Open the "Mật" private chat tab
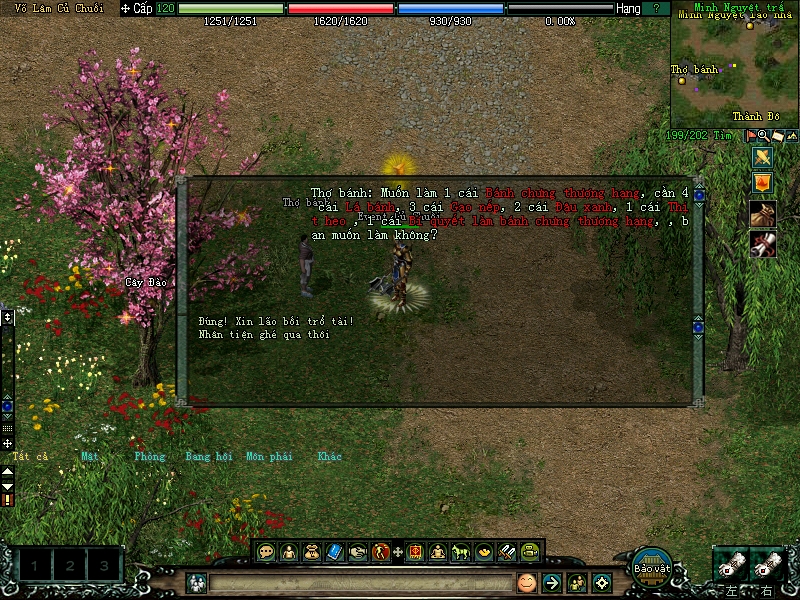The width and height of the screenshot is (800, 600). pyautogui.click(x=90, y=457)
